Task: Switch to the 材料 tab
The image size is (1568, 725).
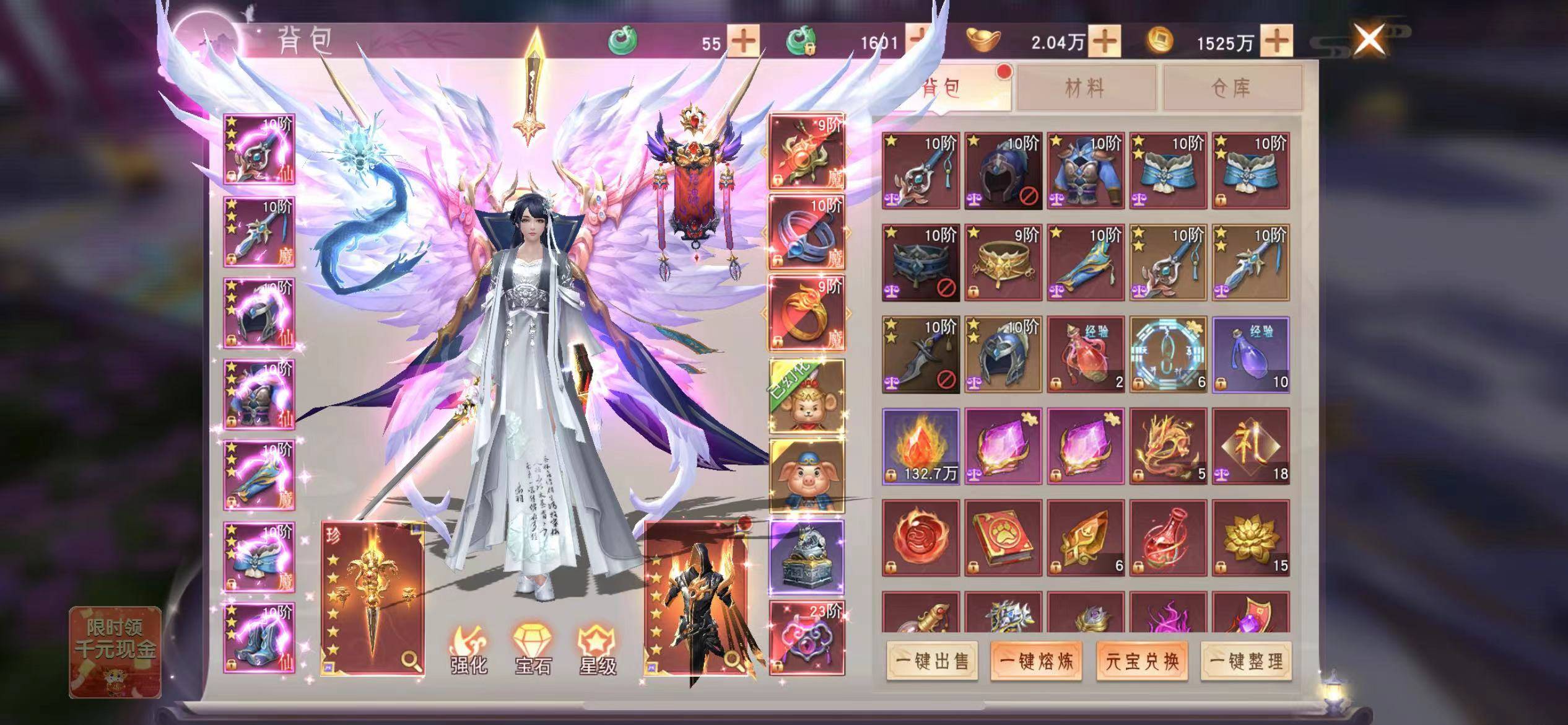Action: click(1085, 89)
